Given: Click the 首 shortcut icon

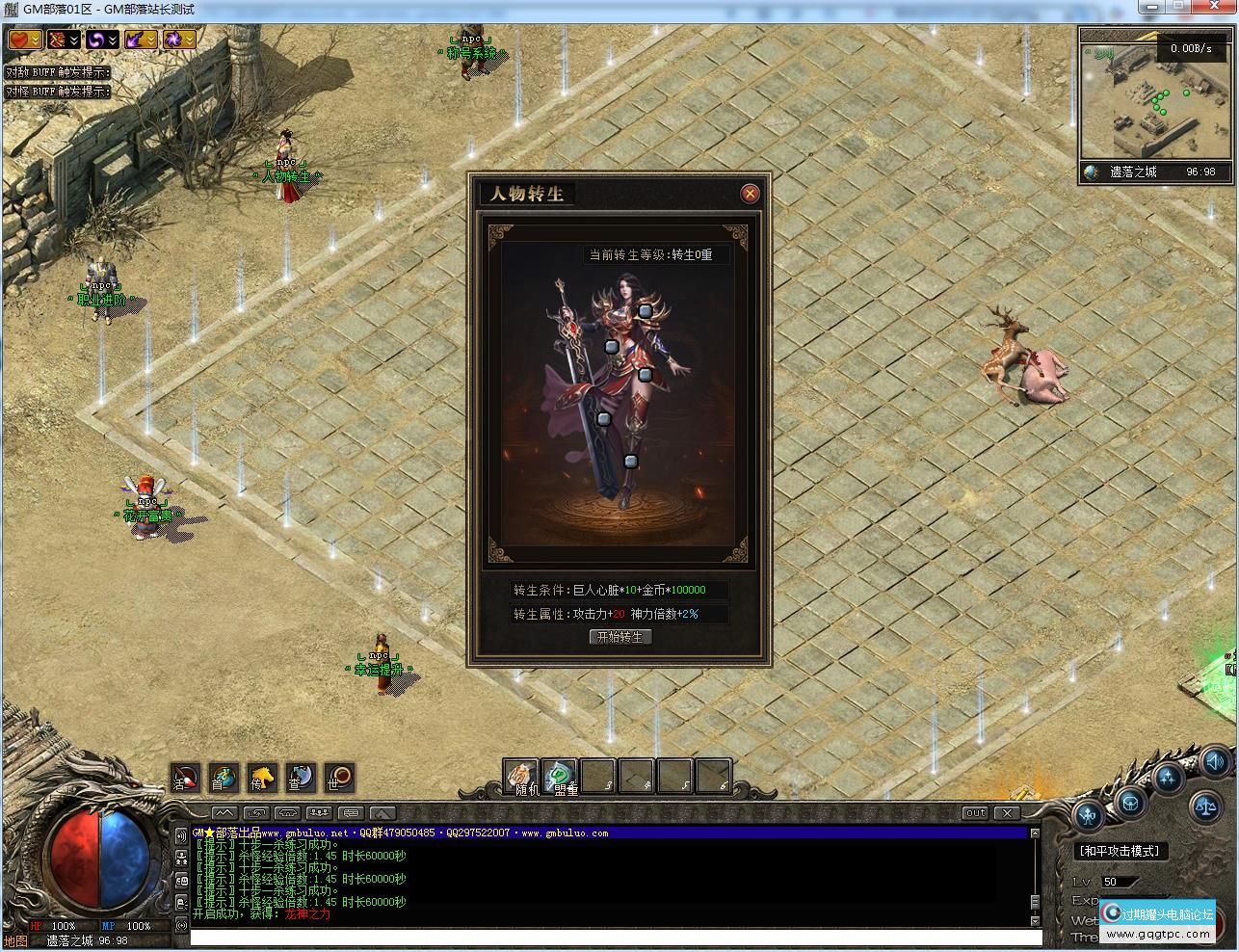Looking at the screenshot, I should [224, 778].
